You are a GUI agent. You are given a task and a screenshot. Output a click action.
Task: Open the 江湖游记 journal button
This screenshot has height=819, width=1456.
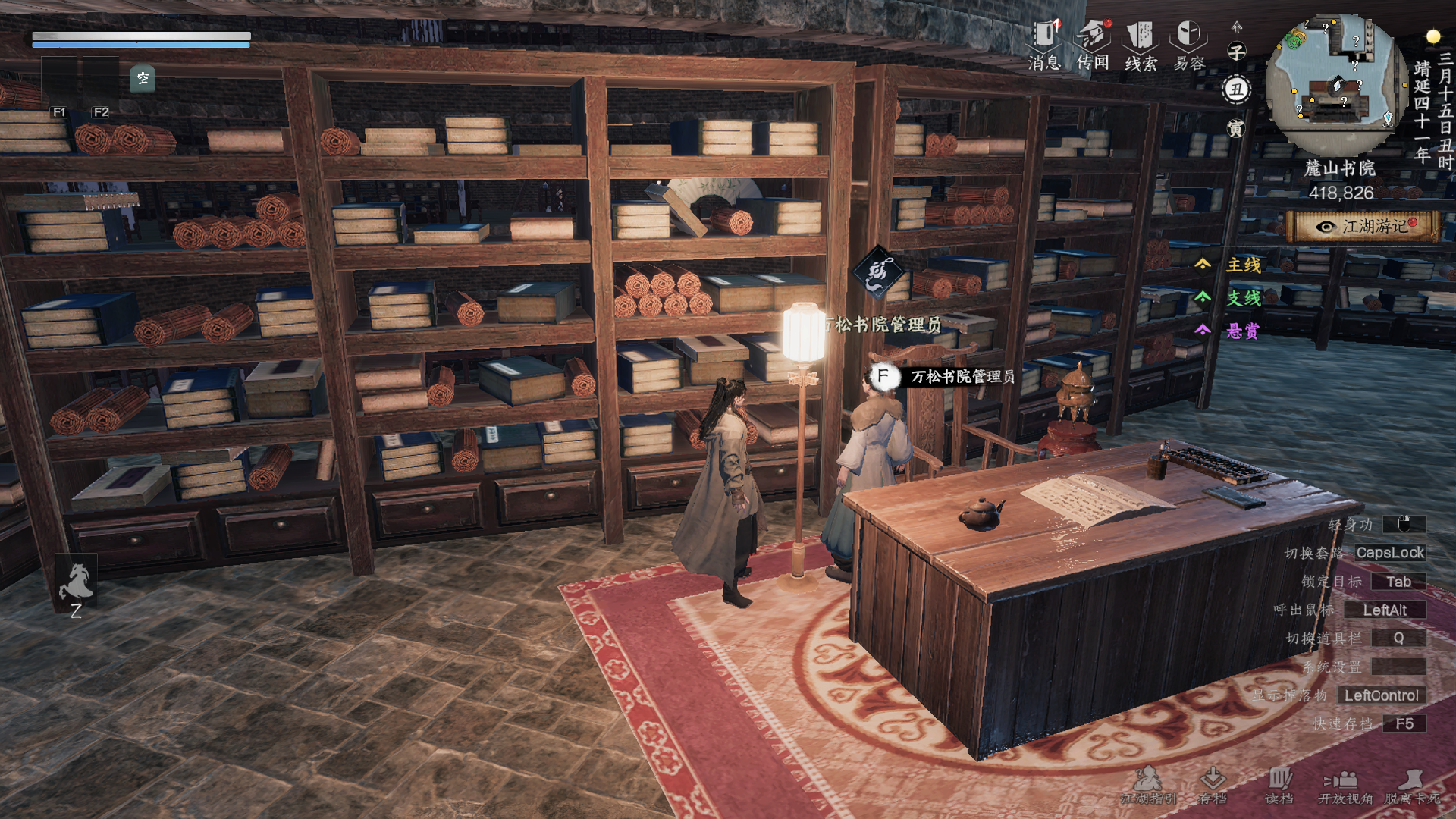(1363, 226)
